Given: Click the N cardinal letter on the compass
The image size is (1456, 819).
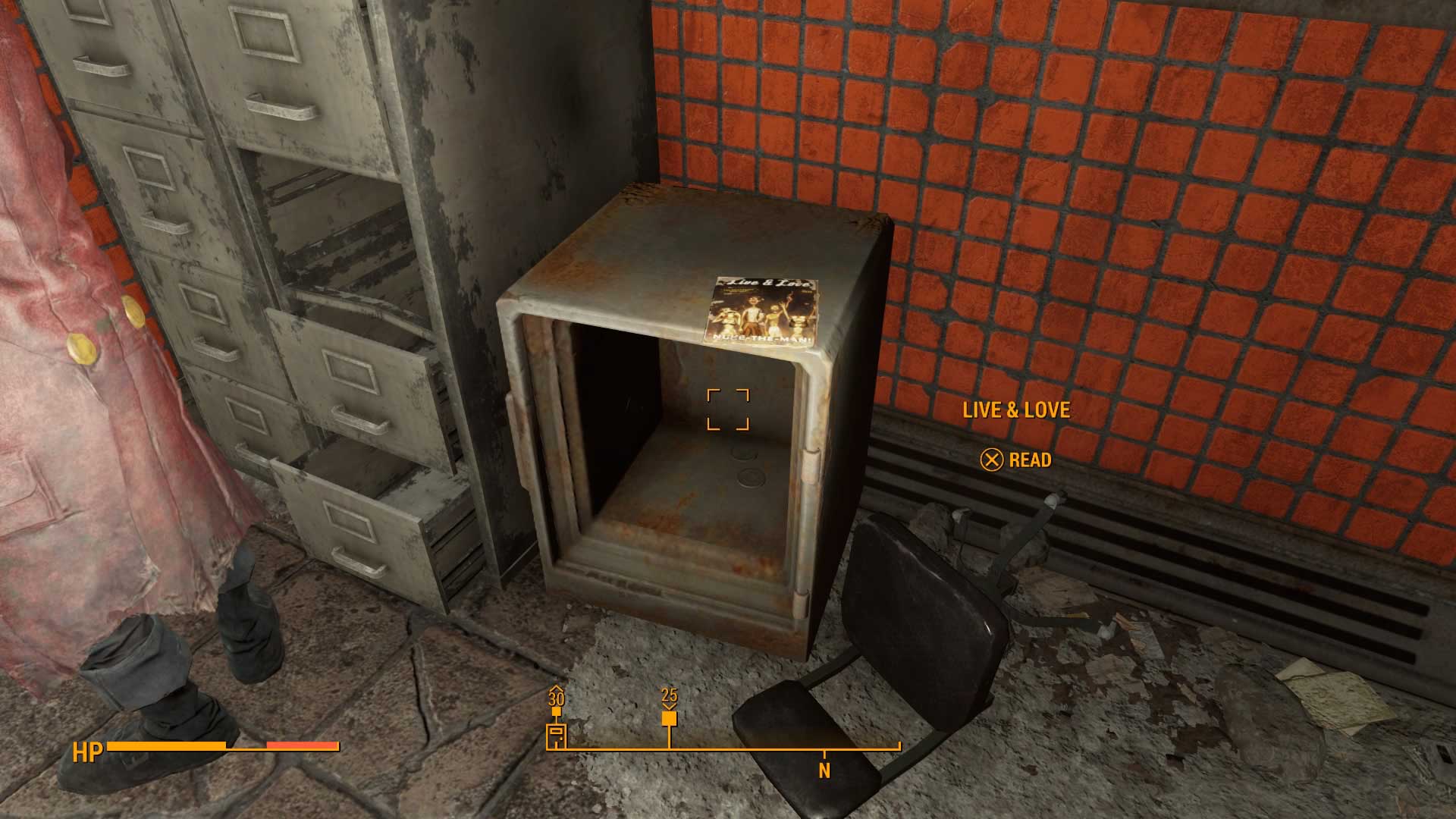Looking at the screenshot, I should click(x=823, y=770).
